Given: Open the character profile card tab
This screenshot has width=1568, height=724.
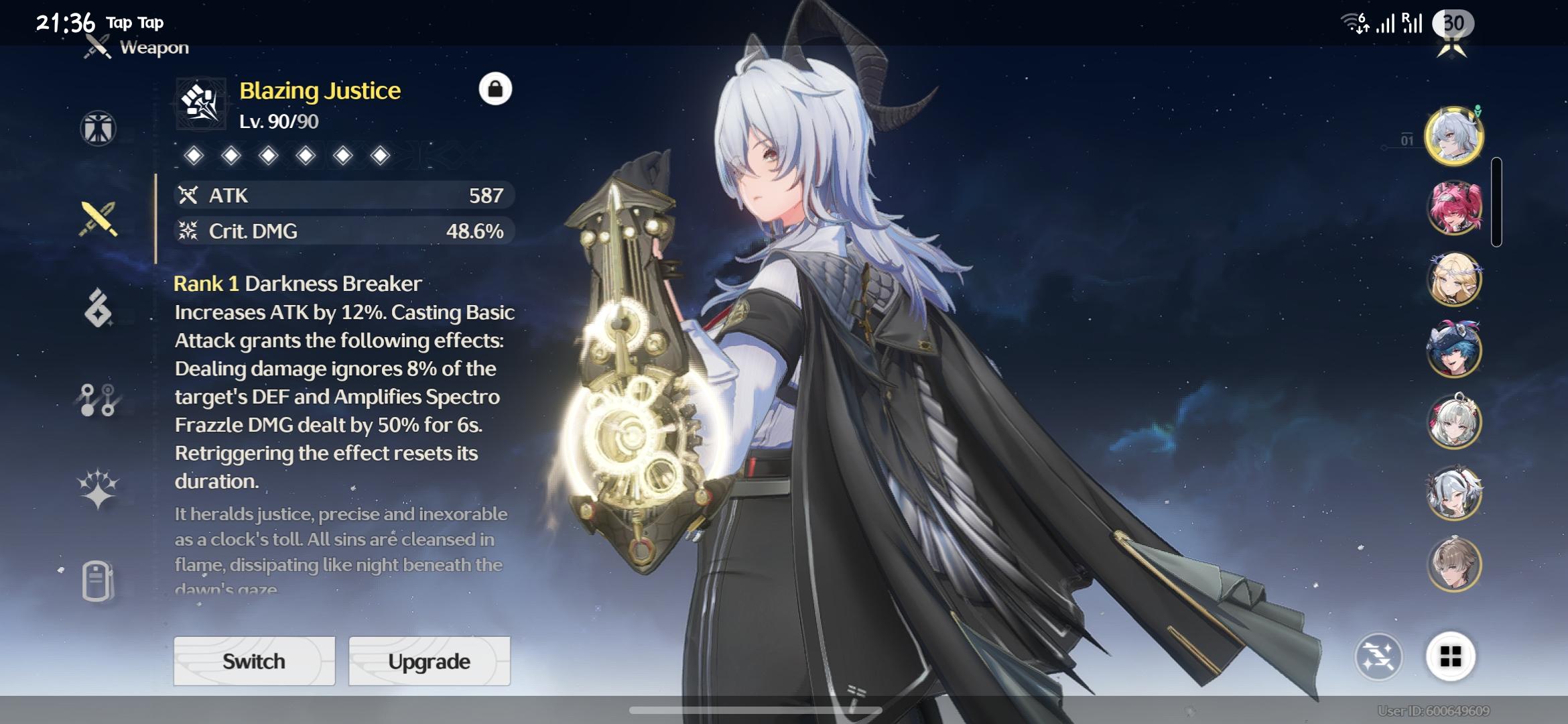Looking at the screenshot, I should click(x=99, y=581).
